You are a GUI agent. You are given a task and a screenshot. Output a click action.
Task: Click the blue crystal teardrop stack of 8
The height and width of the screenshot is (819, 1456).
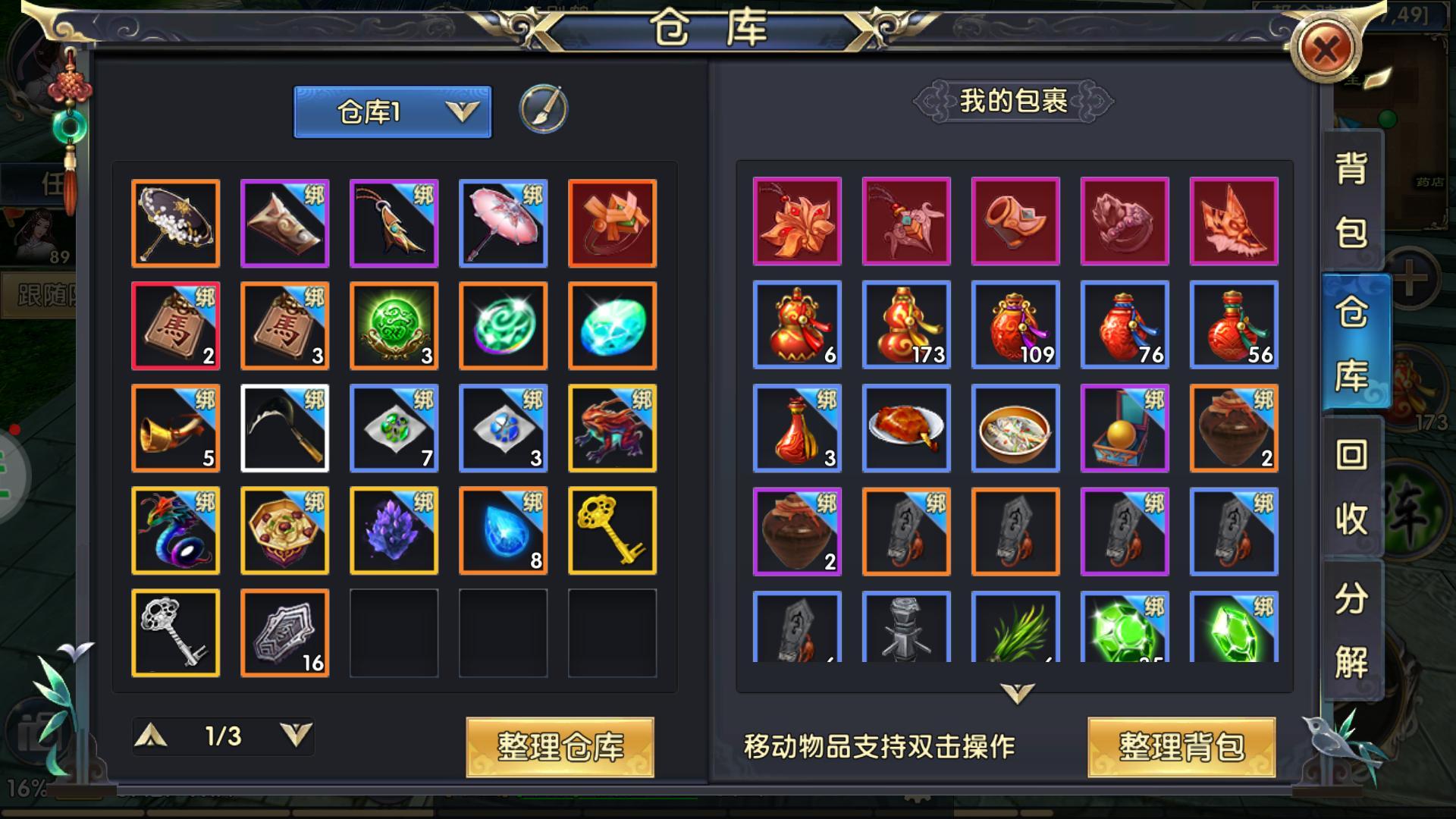tap(503, 530)
